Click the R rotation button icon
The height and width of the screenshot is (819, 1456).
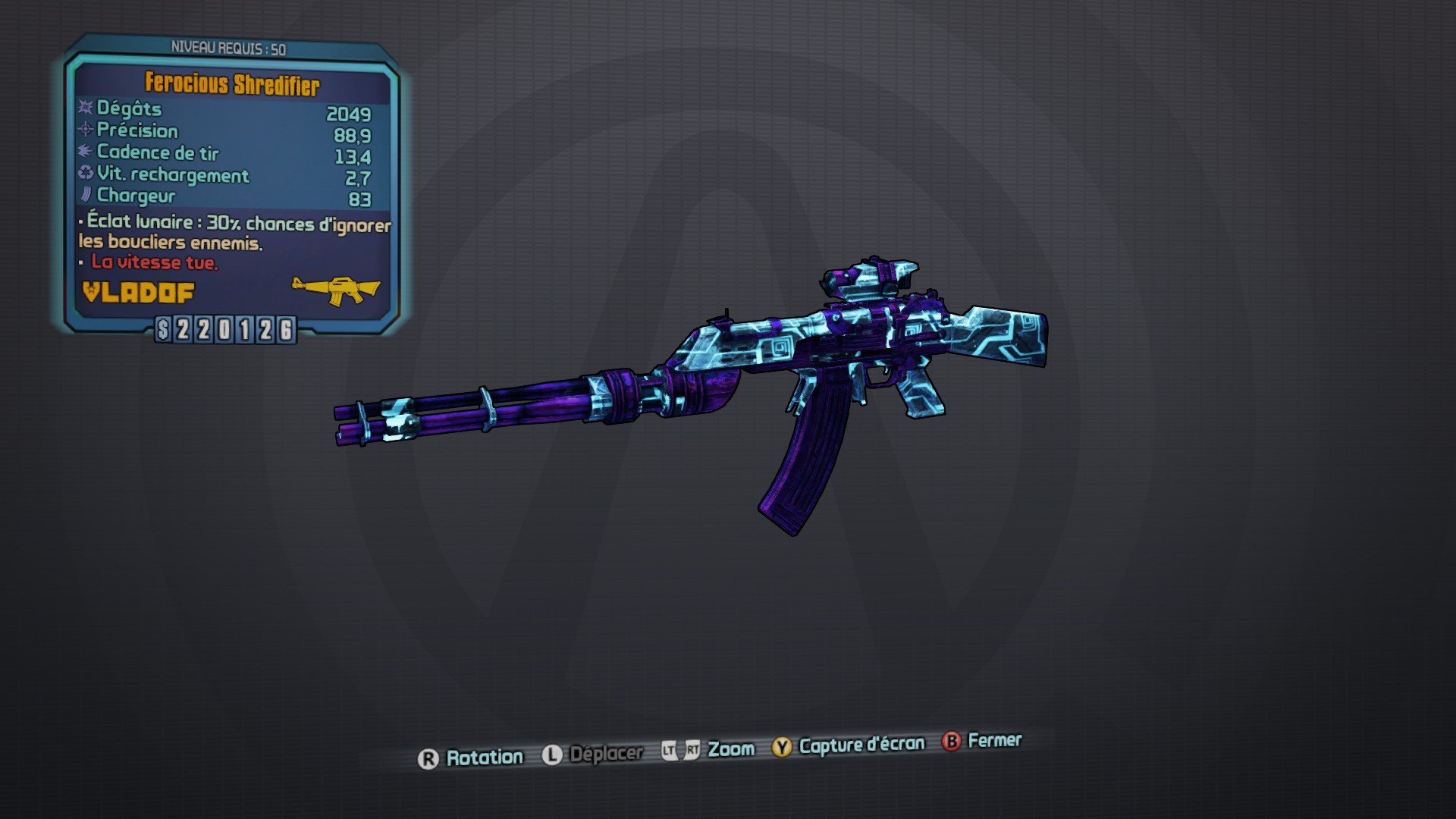click(429, 755)
